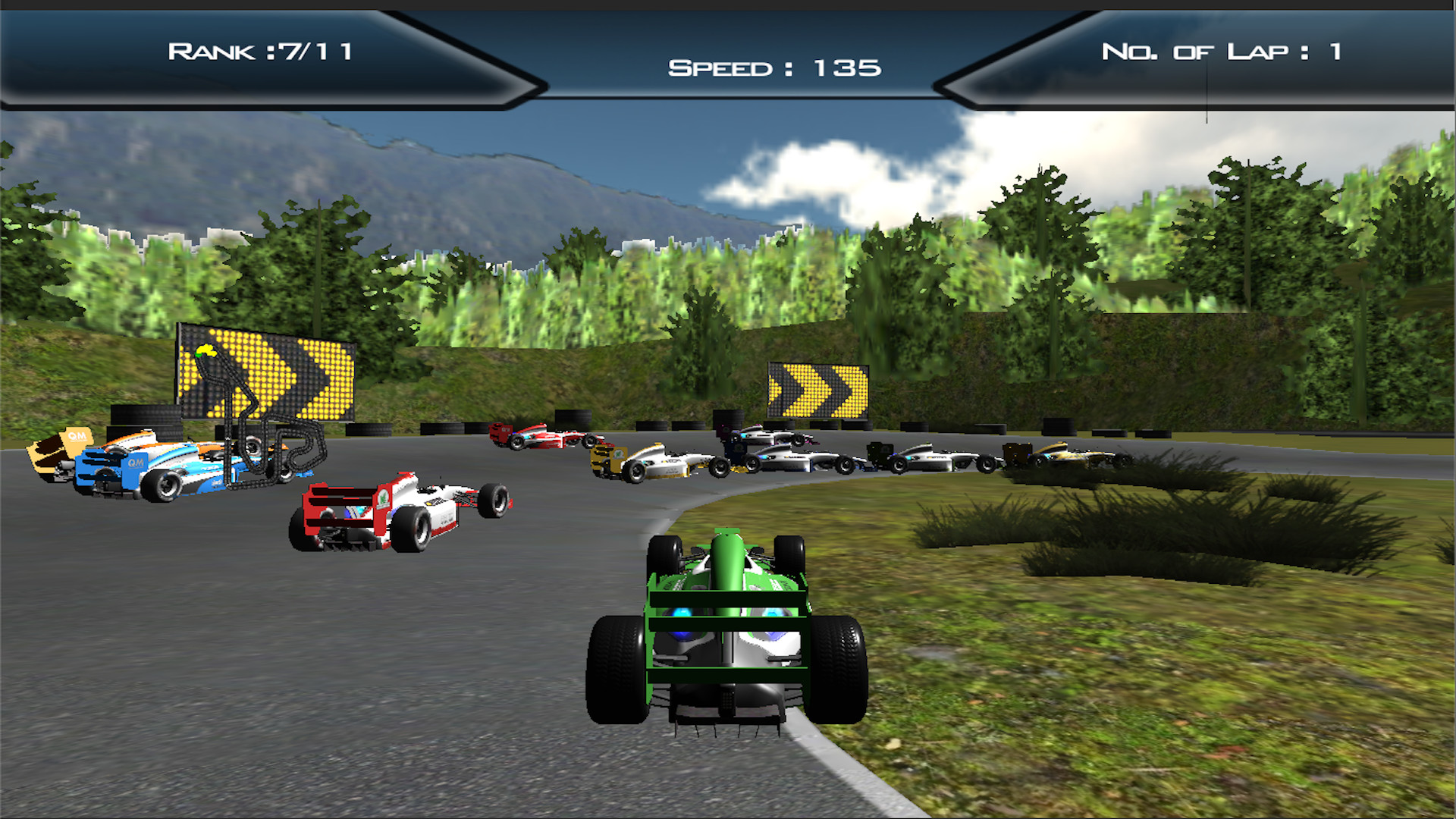Click the yellow sector highlight on the track map

coord(207,350)
